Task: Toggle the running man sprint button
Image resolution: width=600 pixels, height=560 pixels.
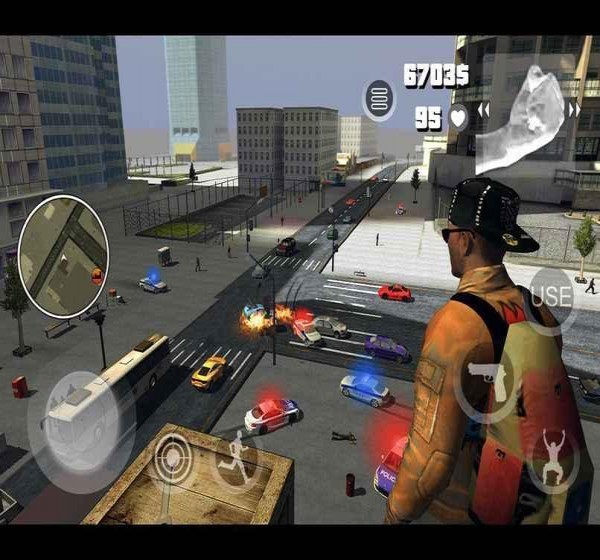Action: point(236,459)
